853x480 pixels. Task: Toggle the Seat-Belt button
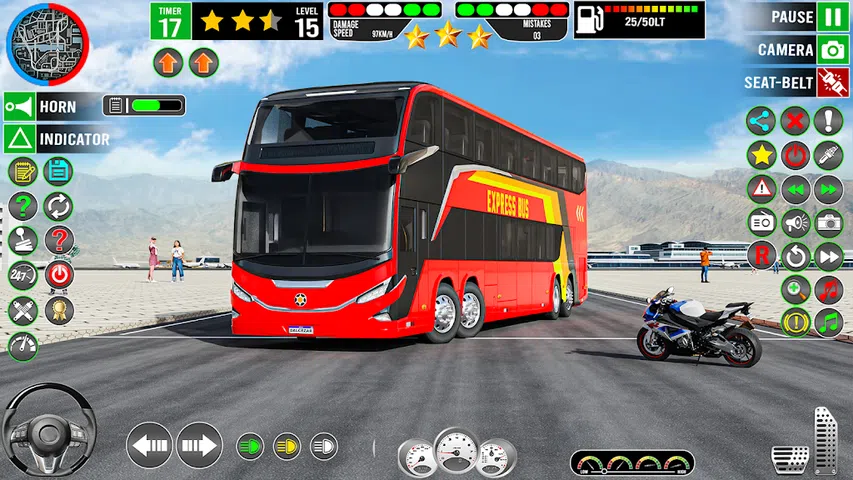tap(832, 82)
